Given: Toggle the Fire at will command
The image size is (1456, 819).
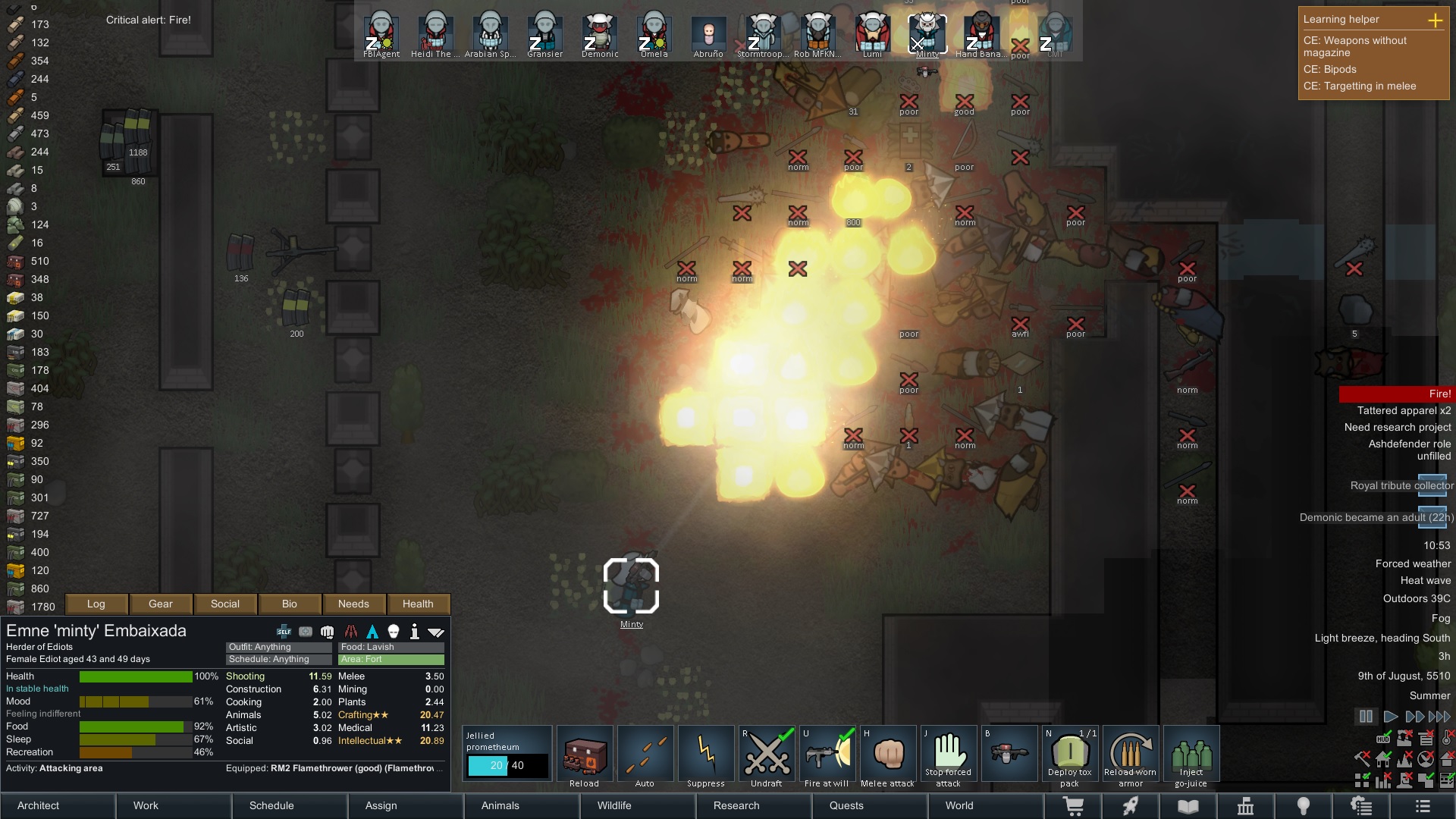Looking at the screenshot, I should point(827,755).
